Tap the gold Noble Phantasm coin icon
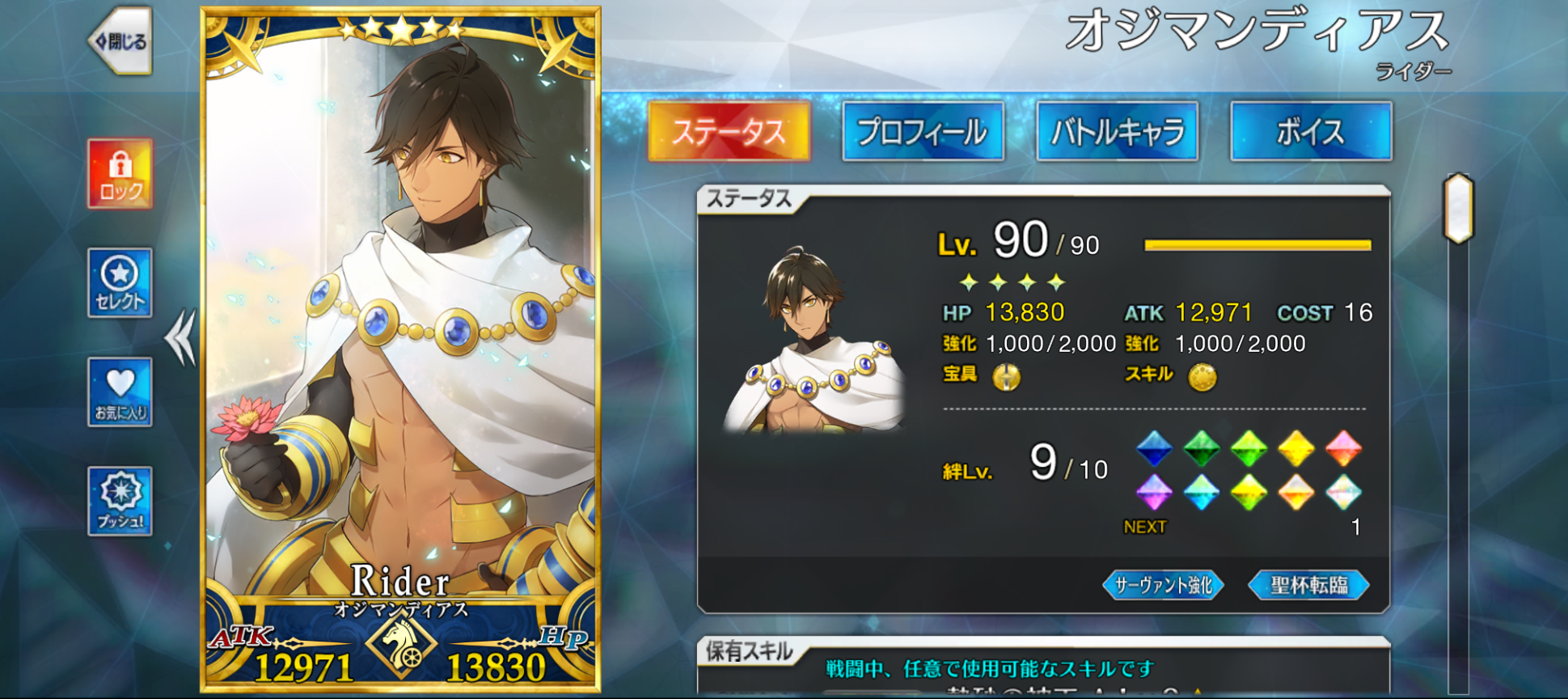The image size is (1568, 699). pyautogui.click(x=1007, y=377)
